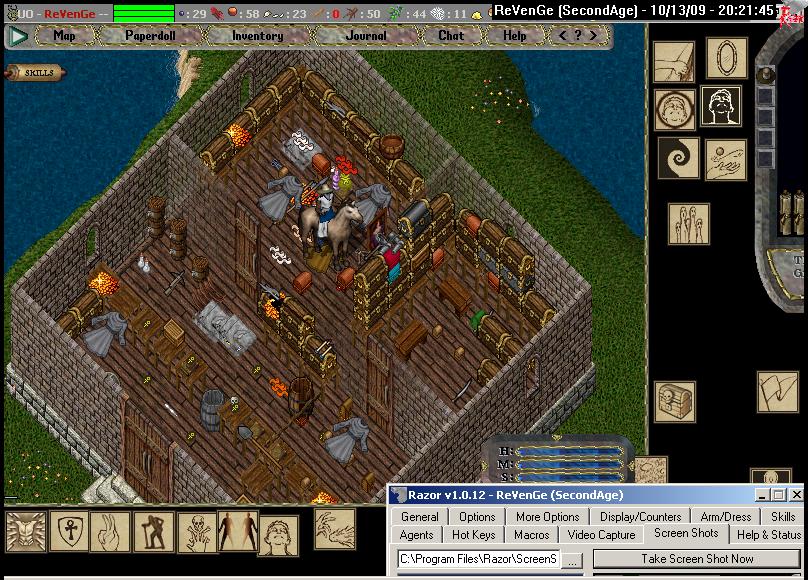Expand the Skills scroll
Image resolution: width=808 pixels, height=580 pixels.
[x=35, y=73]
